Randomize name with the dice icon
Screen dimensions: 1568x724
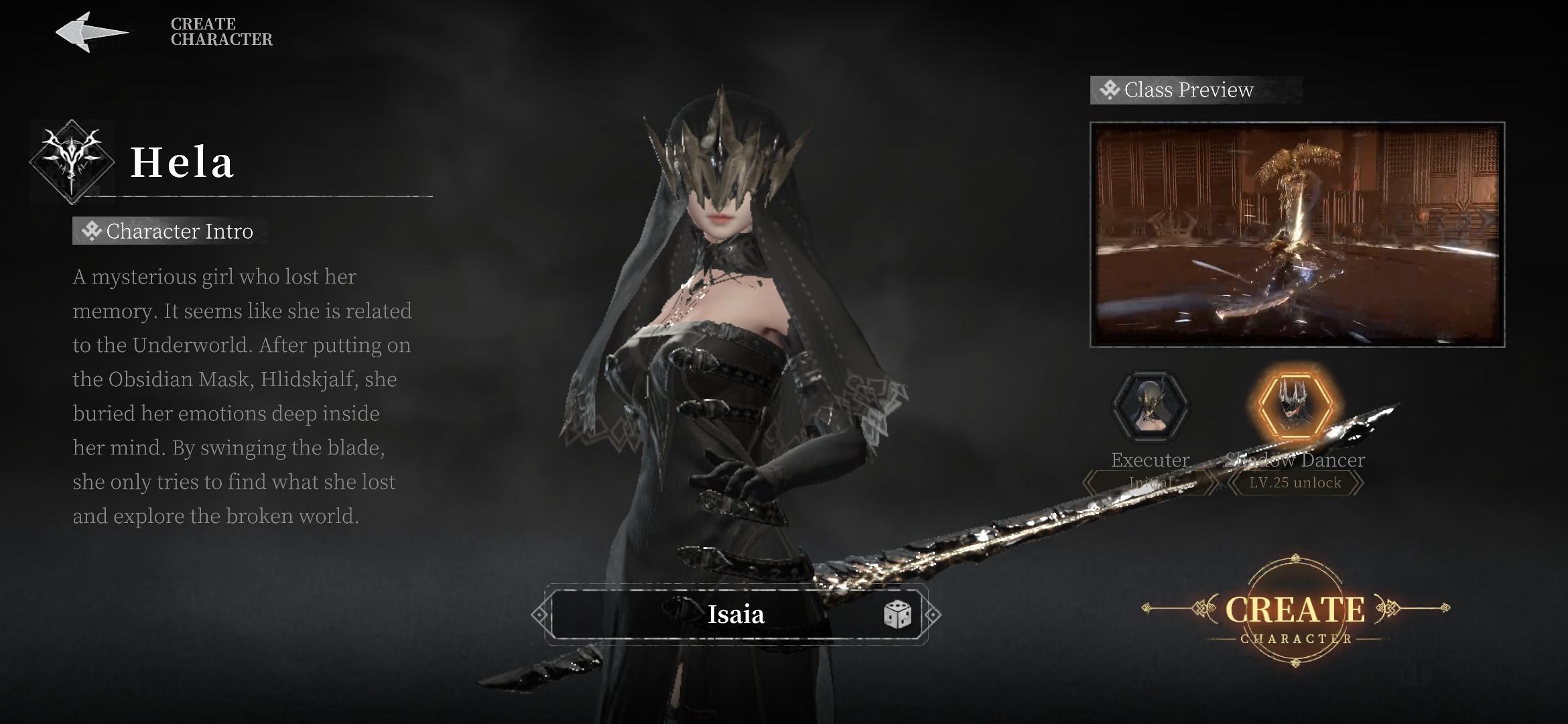[897, 615]
